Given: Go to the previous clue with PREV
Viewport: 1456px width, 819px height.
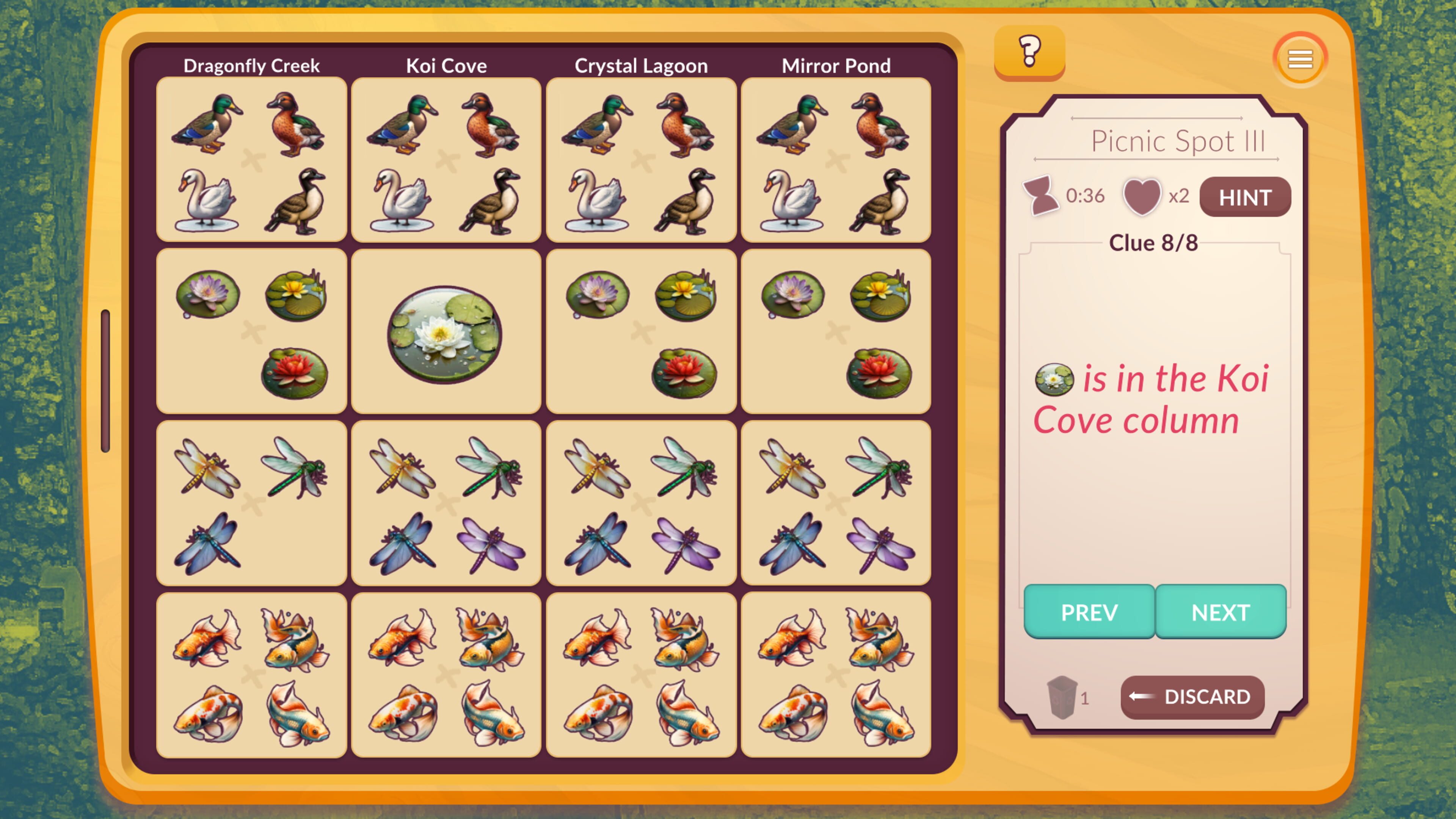Looking at the screenshot, I should point(1089,612).
